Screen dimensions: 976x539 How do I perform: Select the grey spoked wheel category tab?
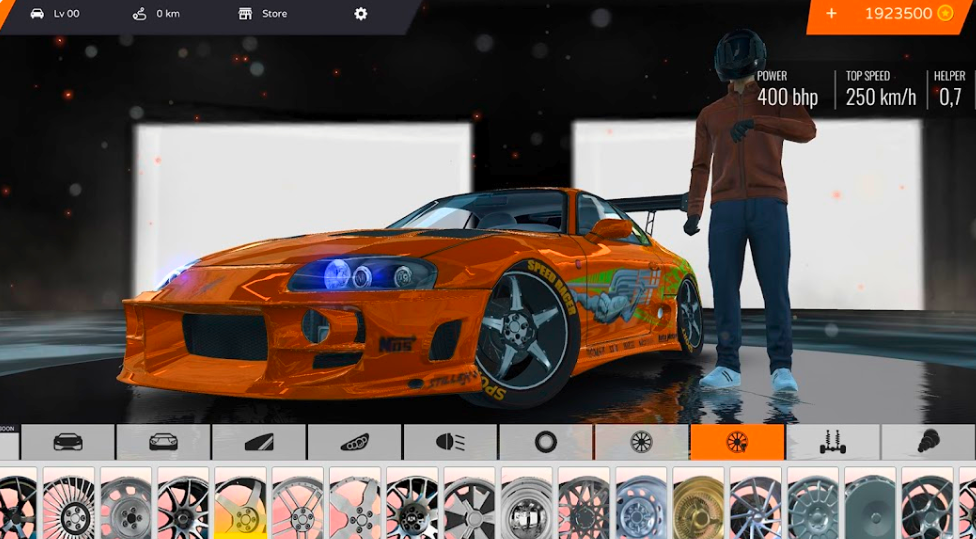641,442
